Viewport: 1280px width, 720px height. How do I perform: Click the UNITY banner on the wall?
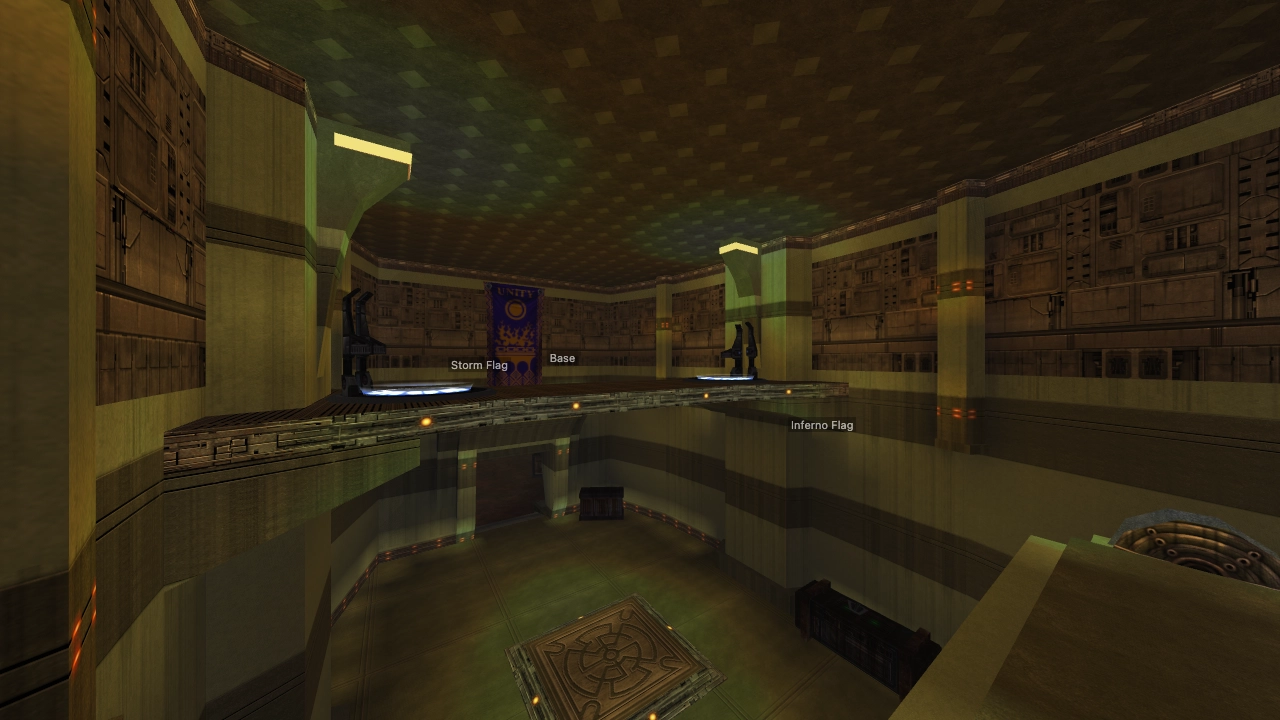(515, 330)
